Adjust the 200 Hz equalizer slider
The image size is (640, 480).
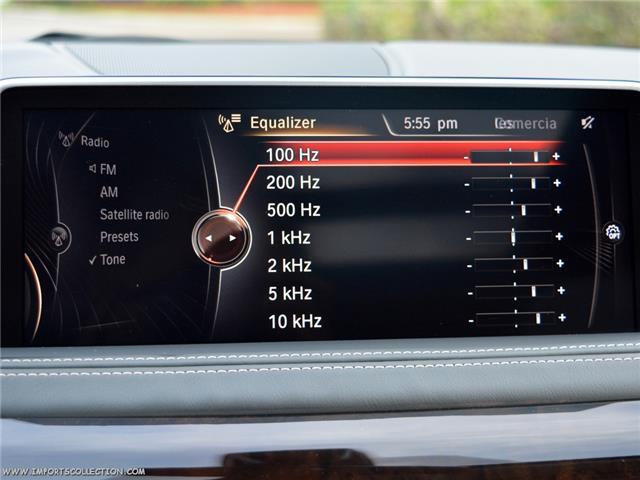tap(511, 183)
